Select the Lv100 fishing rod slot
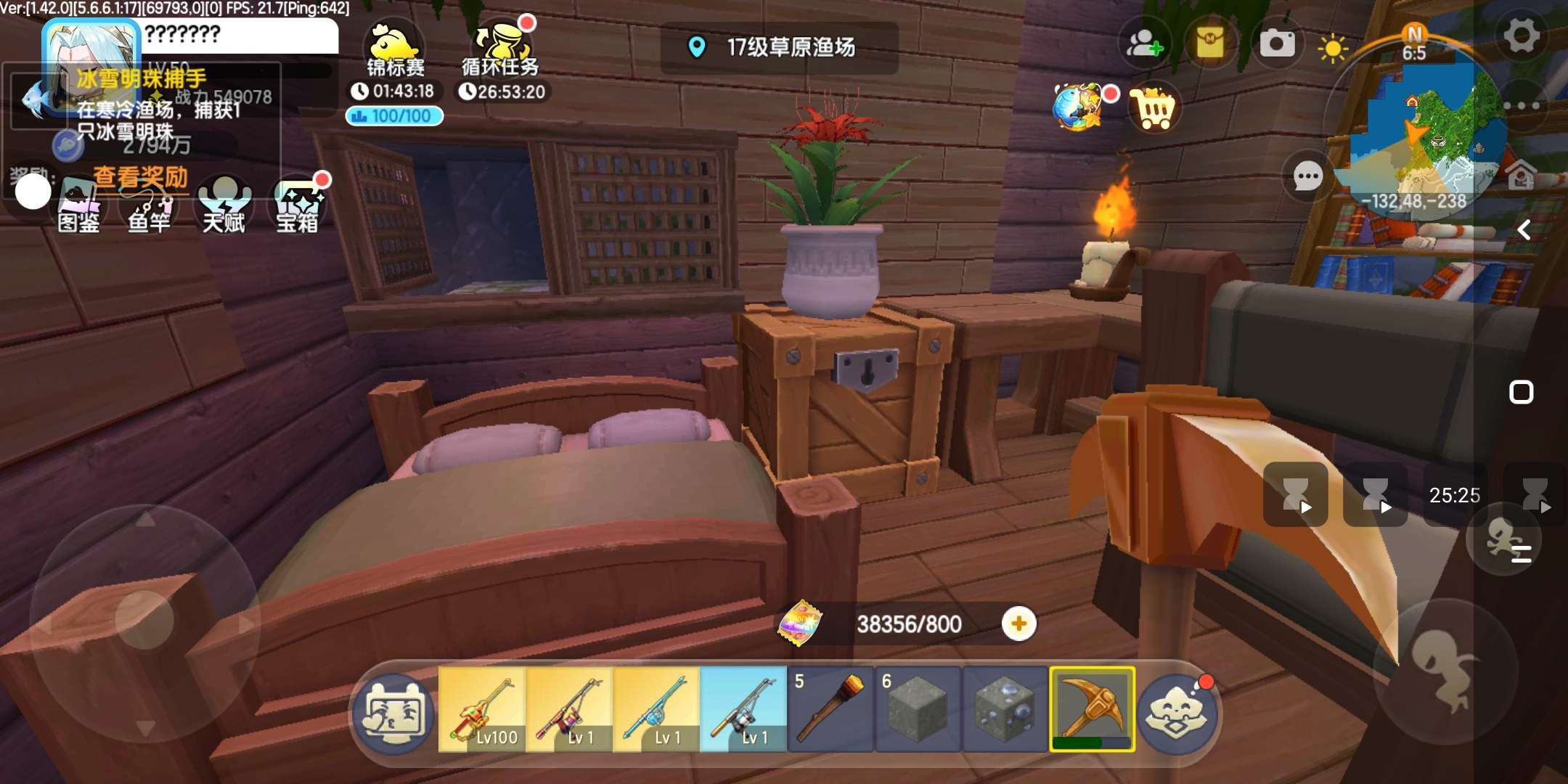This screenshot has height=784, width=1568. pos(482,709)
